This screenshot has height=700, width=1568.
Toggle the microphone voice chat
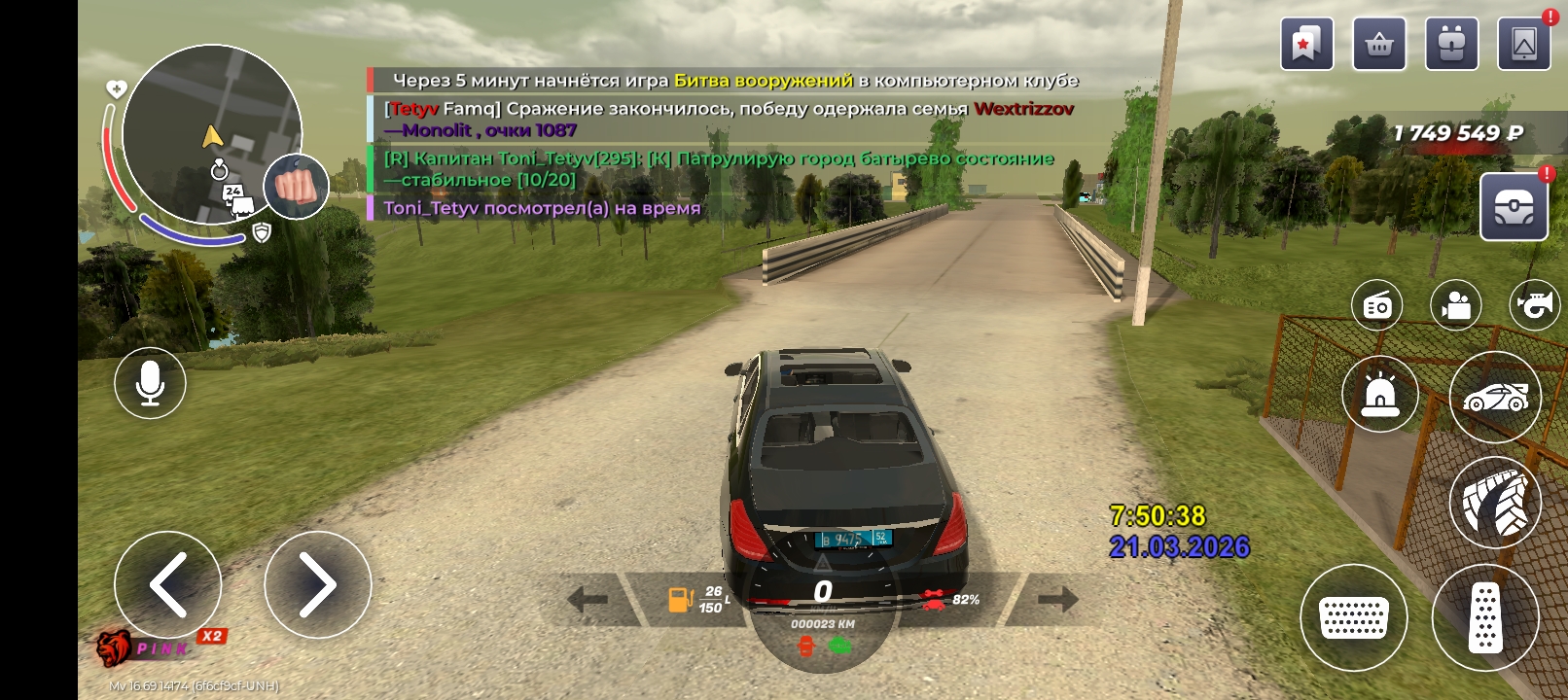150,383
